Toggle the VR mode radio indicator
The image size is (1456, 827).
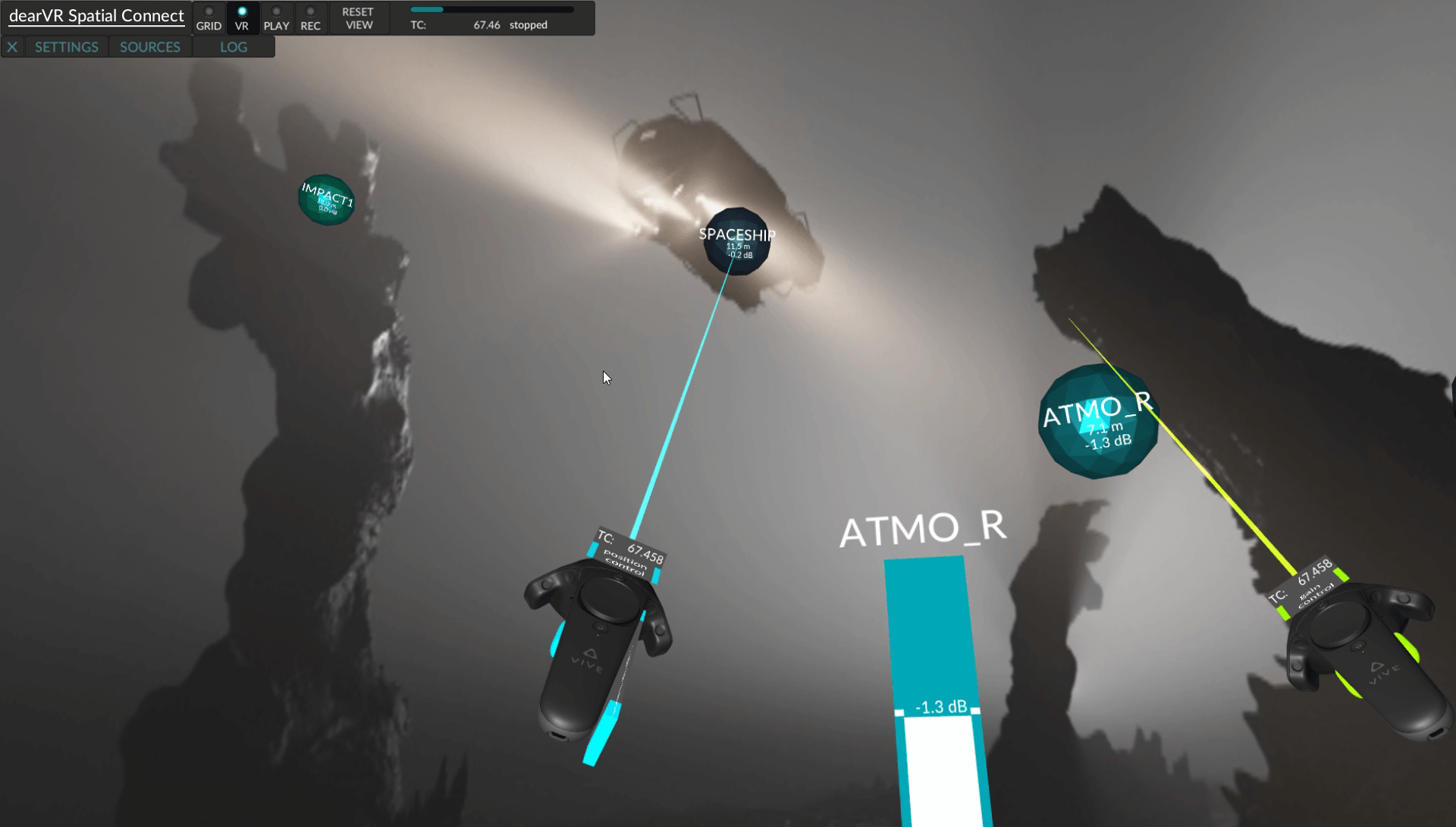click(243, 10)
